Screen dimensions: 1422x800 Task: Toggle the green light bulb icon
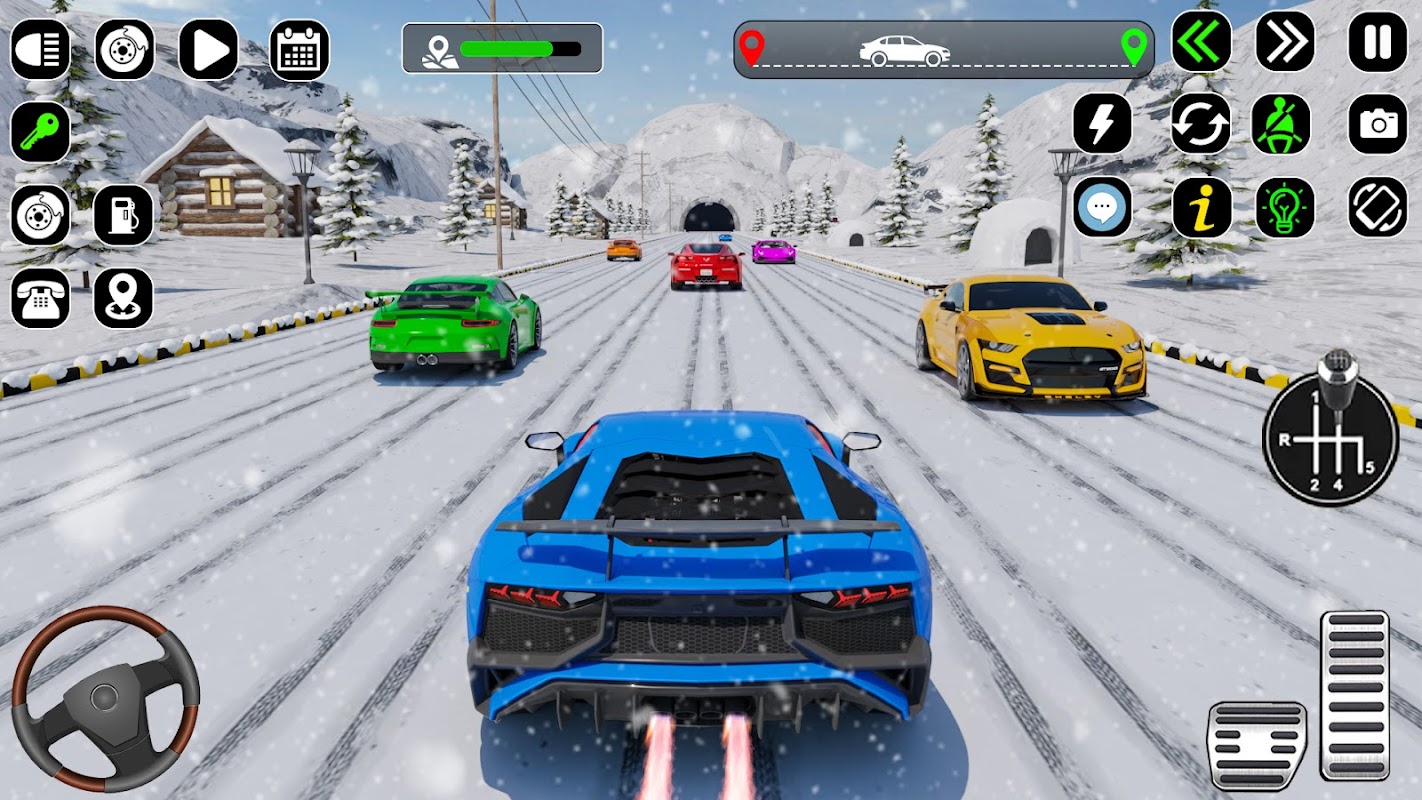coord(1285,207)
